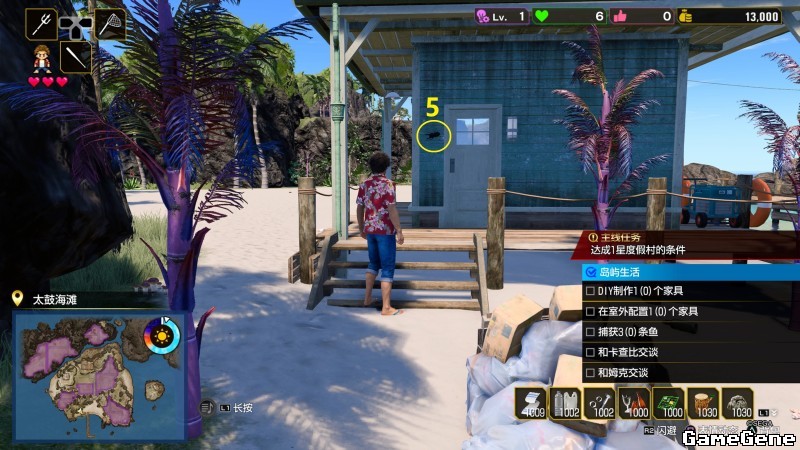Choose the plastic bottles material slot
This screenshot has width=800, height=450.
[568, 402]
